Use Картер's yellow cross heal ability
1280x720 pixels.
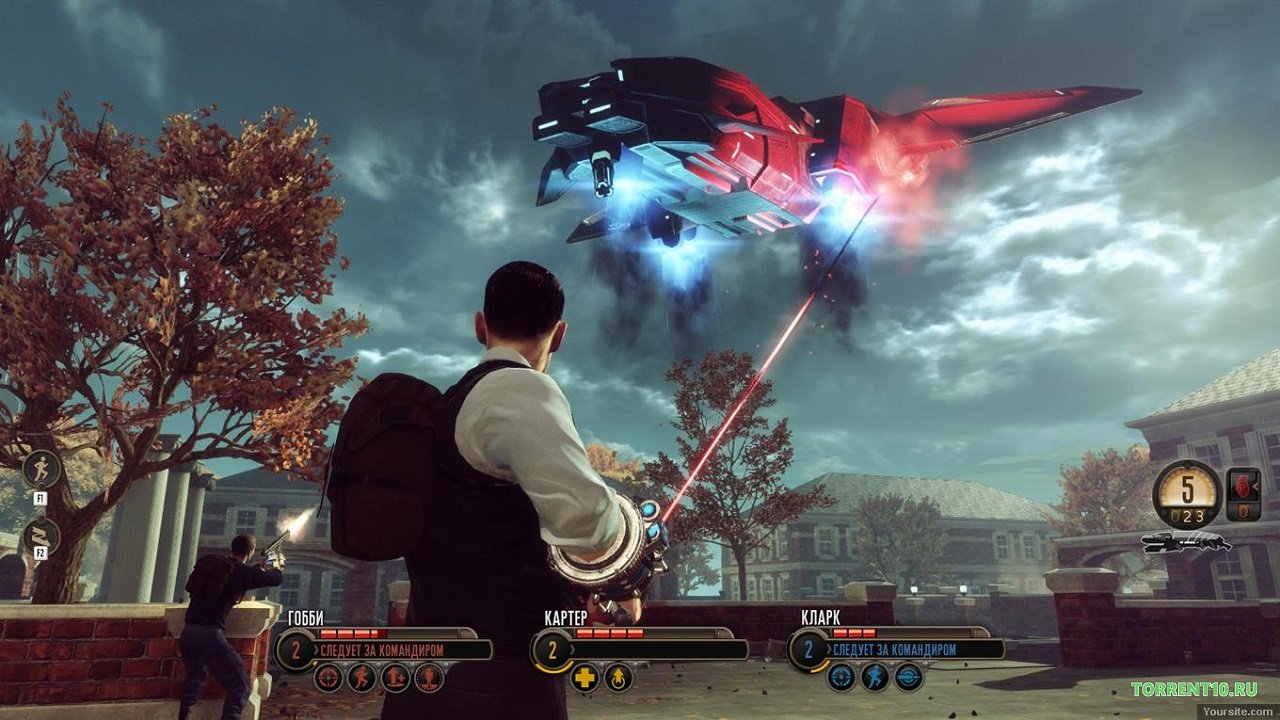pos(585,678)
